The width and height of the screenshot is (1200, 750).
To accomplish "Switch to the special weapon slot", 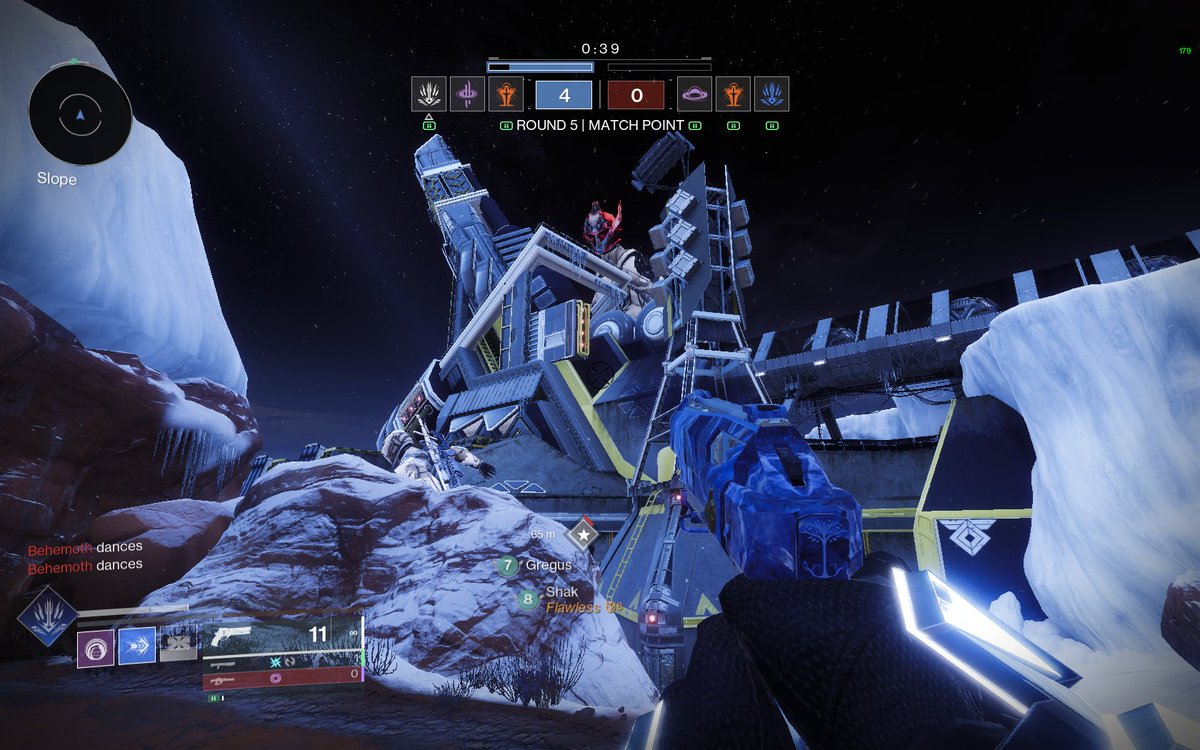I will (x=280, y=662).
